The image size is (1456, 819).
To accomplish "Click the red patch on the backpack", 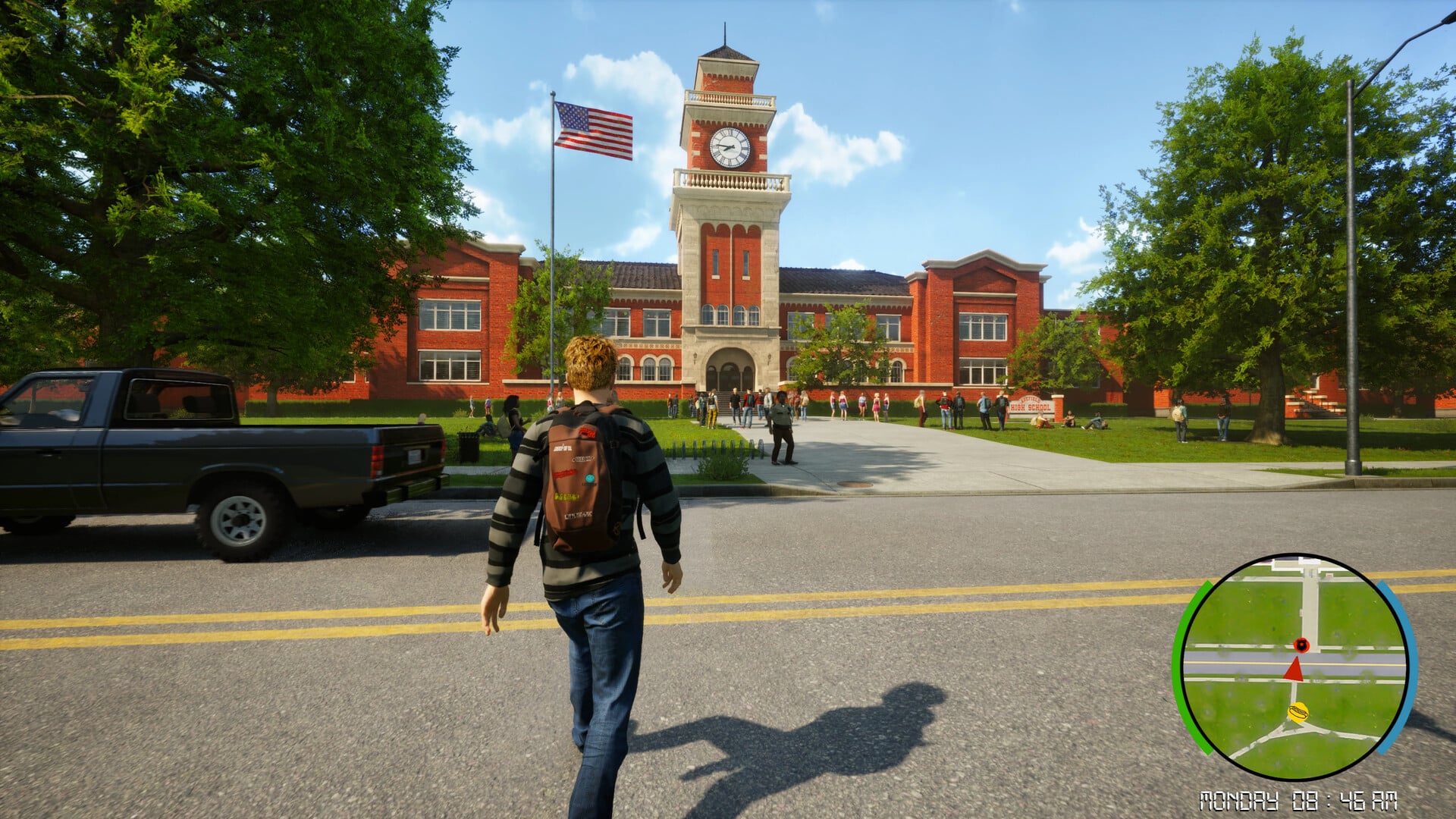I will (x=588, y=433).
